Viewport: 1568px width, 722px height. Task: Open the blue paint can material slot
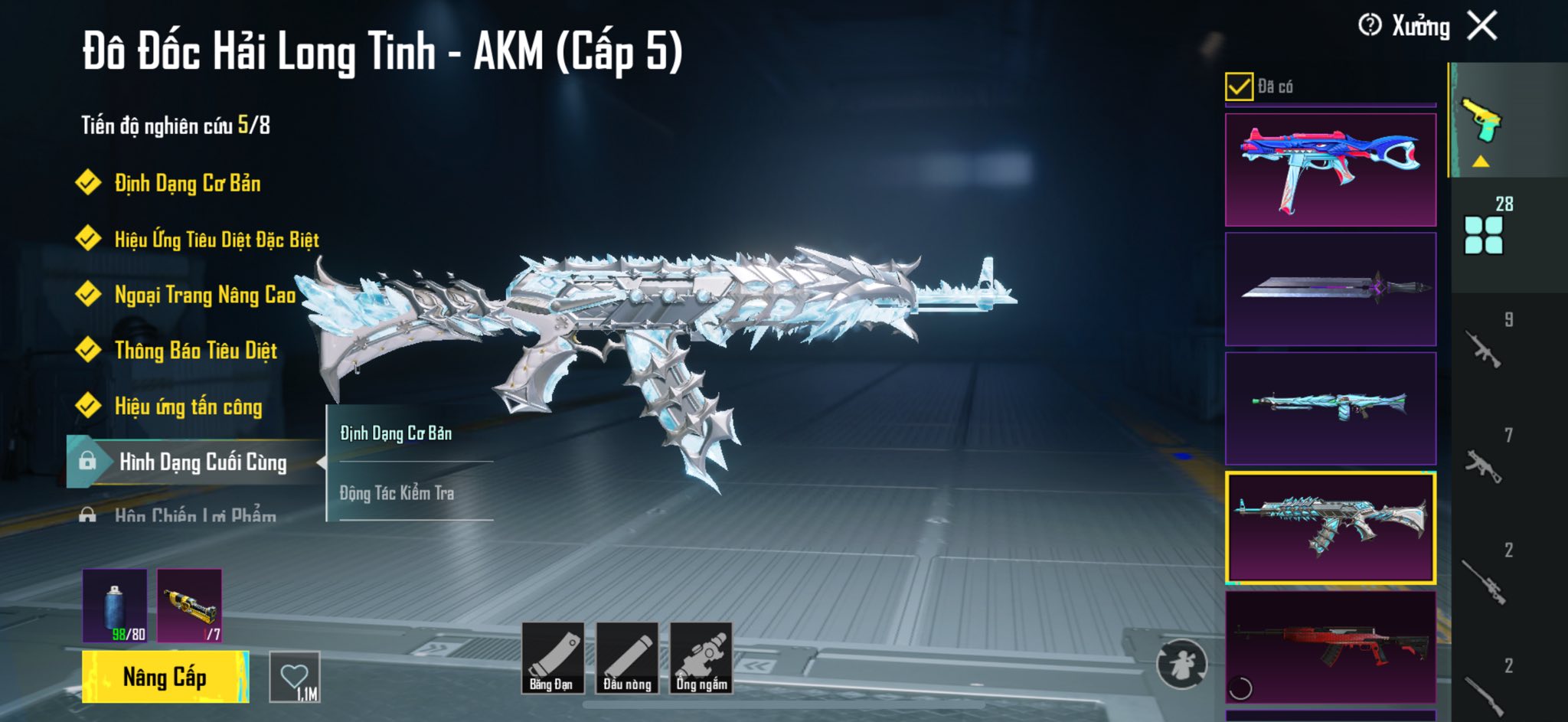(115, 606)
